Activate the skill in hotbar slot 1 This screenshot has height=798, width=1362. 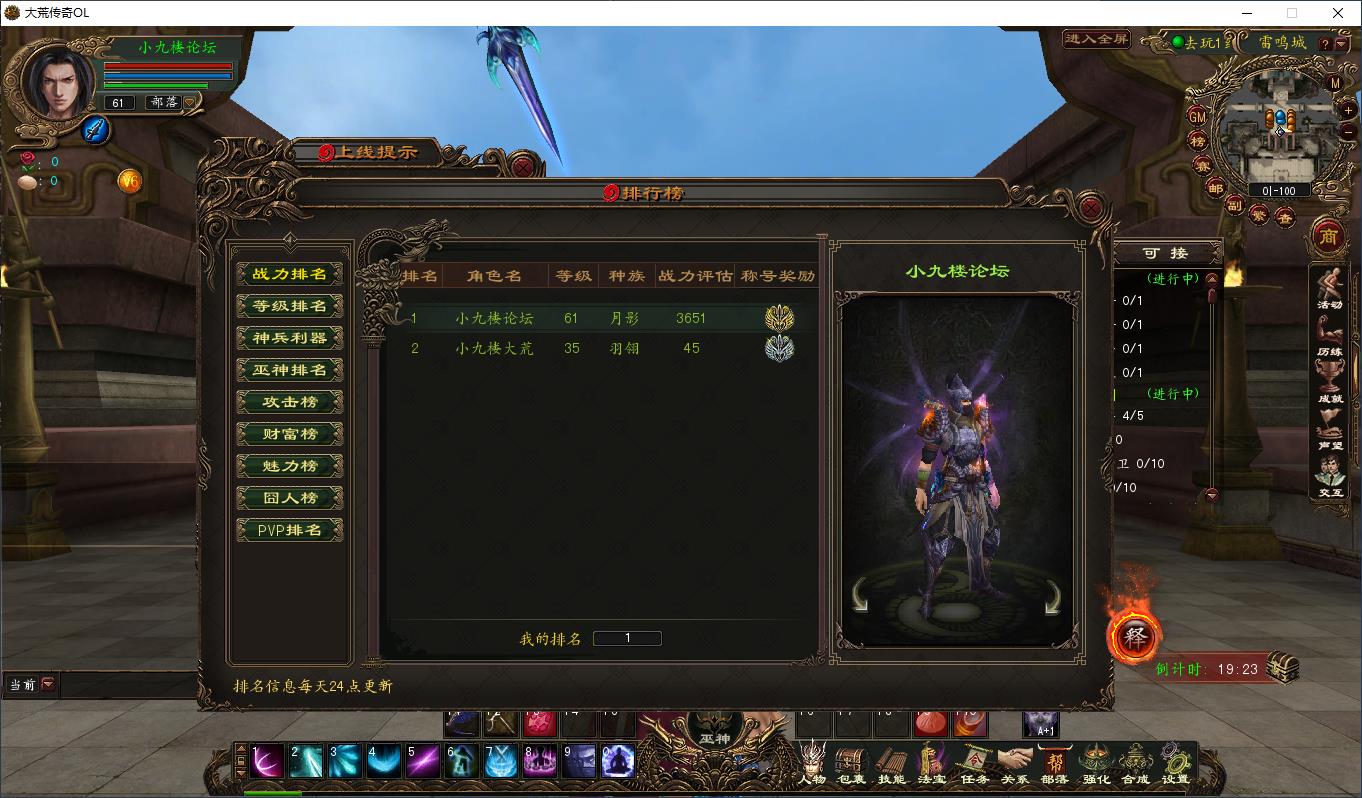(267, 762)
